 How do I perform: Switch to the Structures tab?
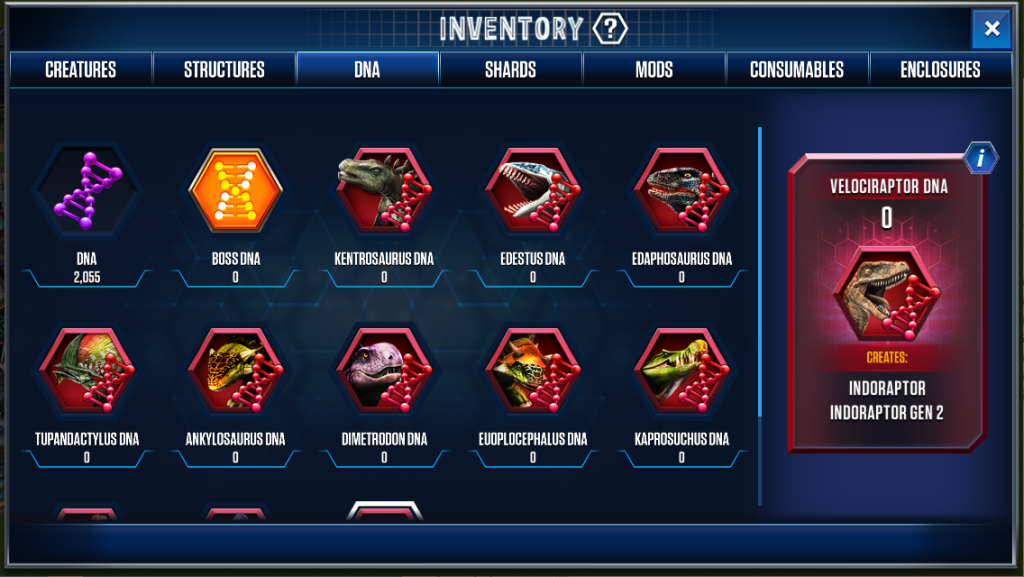pos(224,70)
